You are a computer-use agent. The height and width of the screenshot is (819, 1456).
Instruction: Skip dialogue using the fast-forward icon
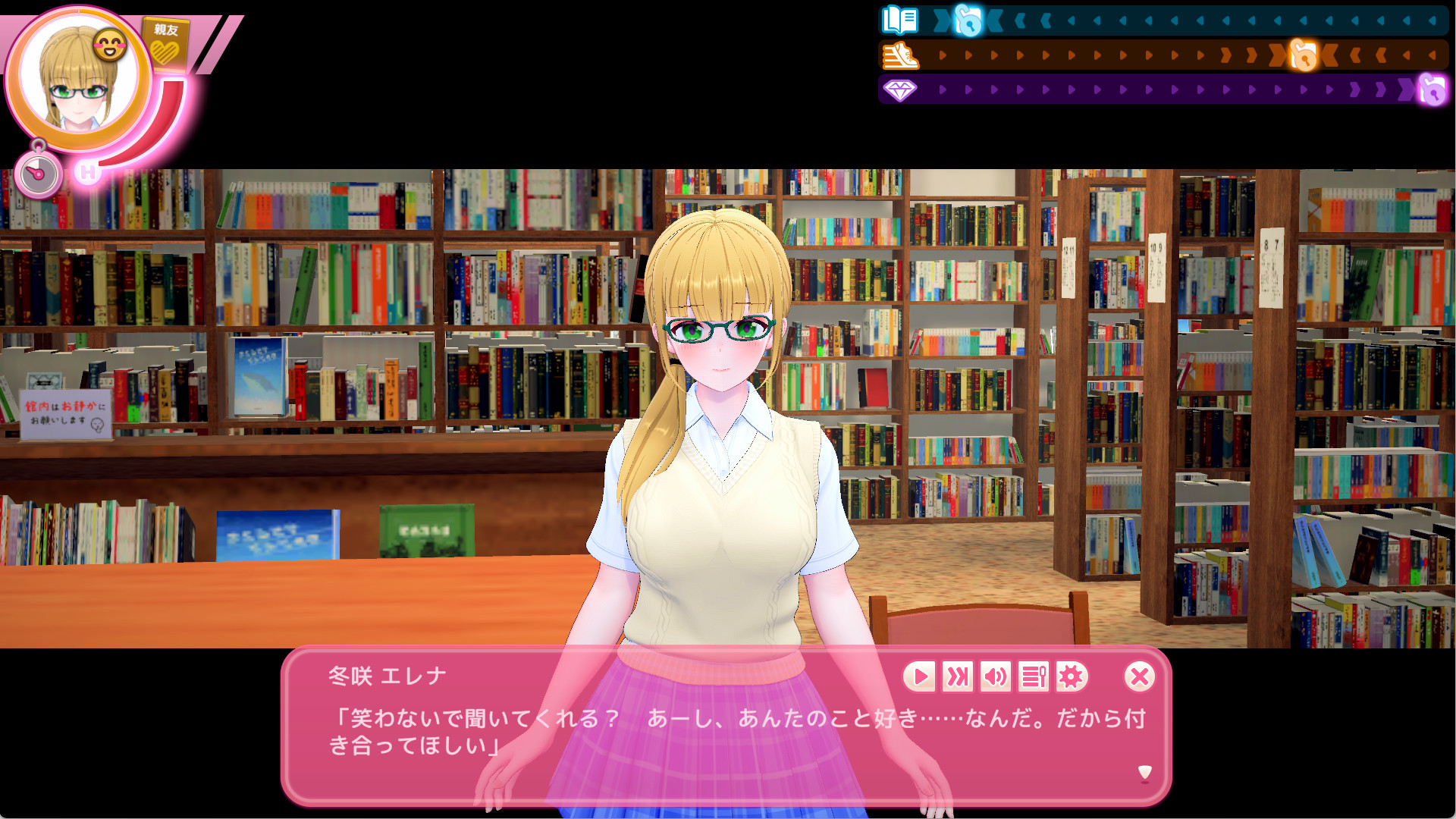pos(958,677)
